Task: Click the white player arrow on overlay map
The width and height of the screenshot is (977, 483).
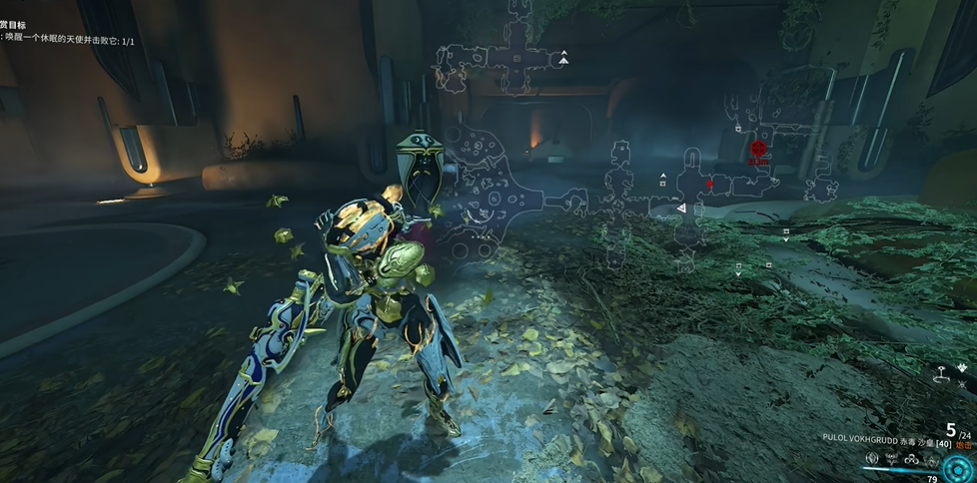Action: [x=682, y=207]
